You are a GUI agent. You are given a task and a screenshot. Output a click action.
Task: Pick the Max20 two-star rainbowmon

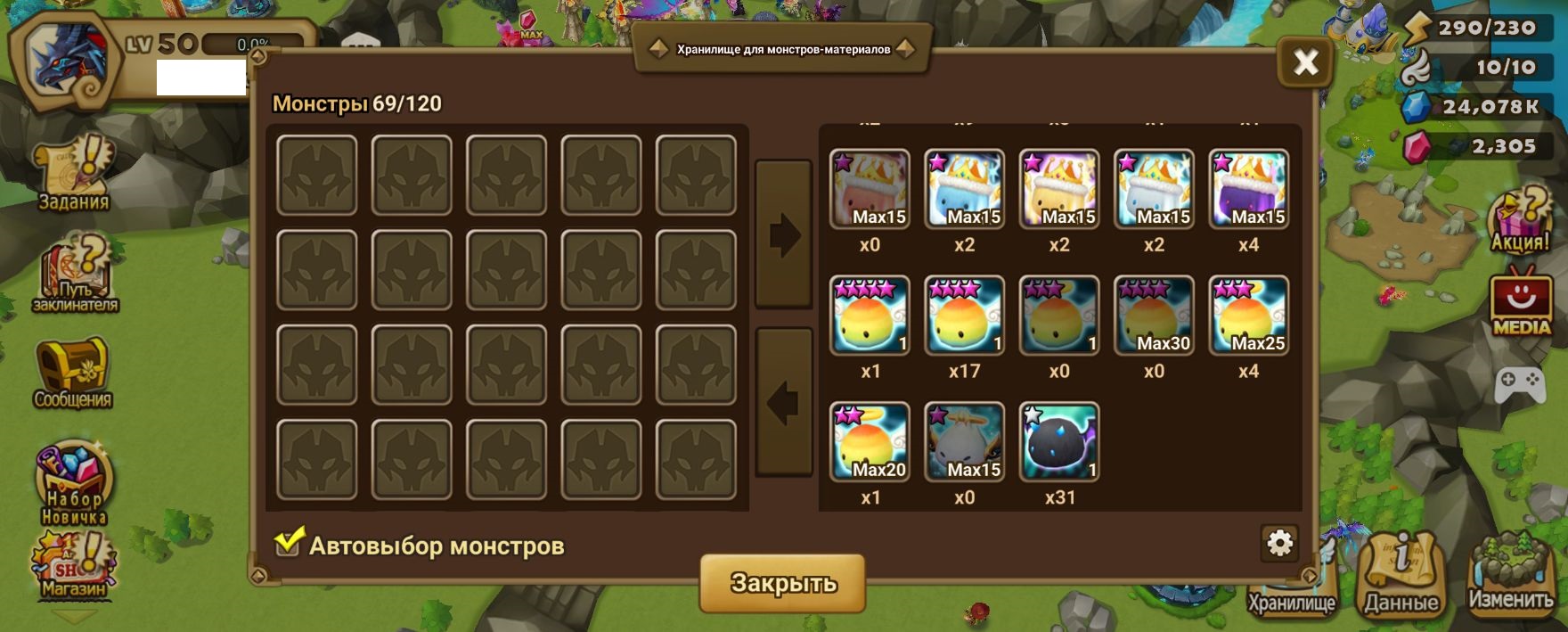click(870, 442)
